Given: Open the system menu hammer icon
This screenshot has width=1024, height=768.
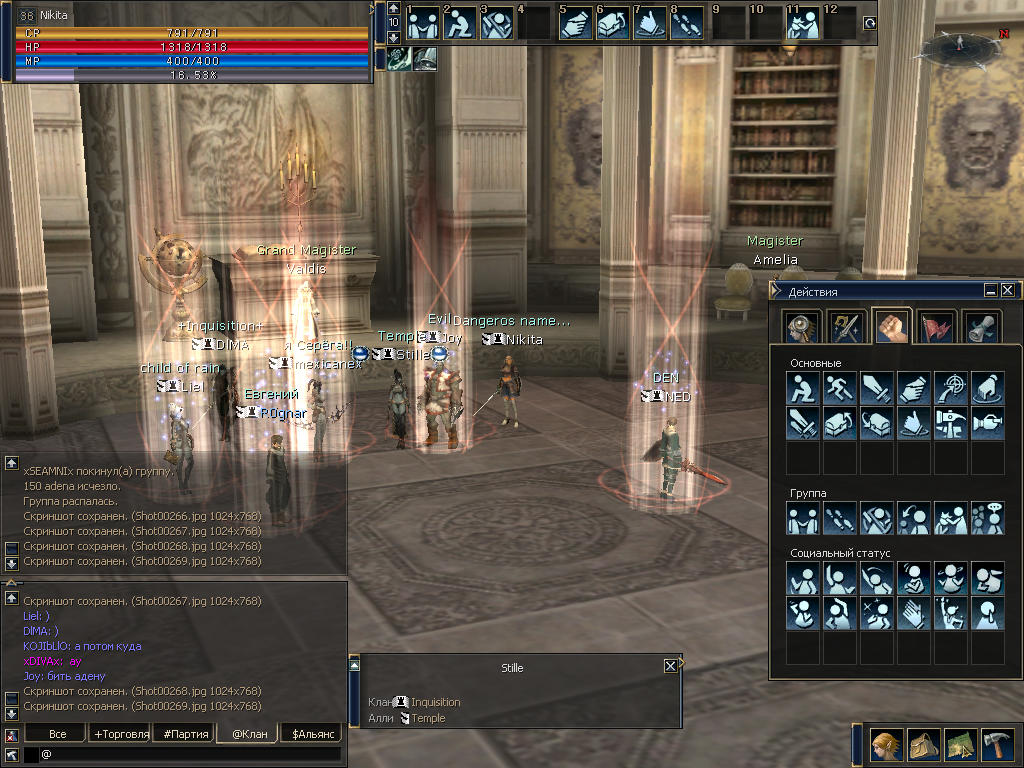Looking at the screenshot, I should point(999,744).
